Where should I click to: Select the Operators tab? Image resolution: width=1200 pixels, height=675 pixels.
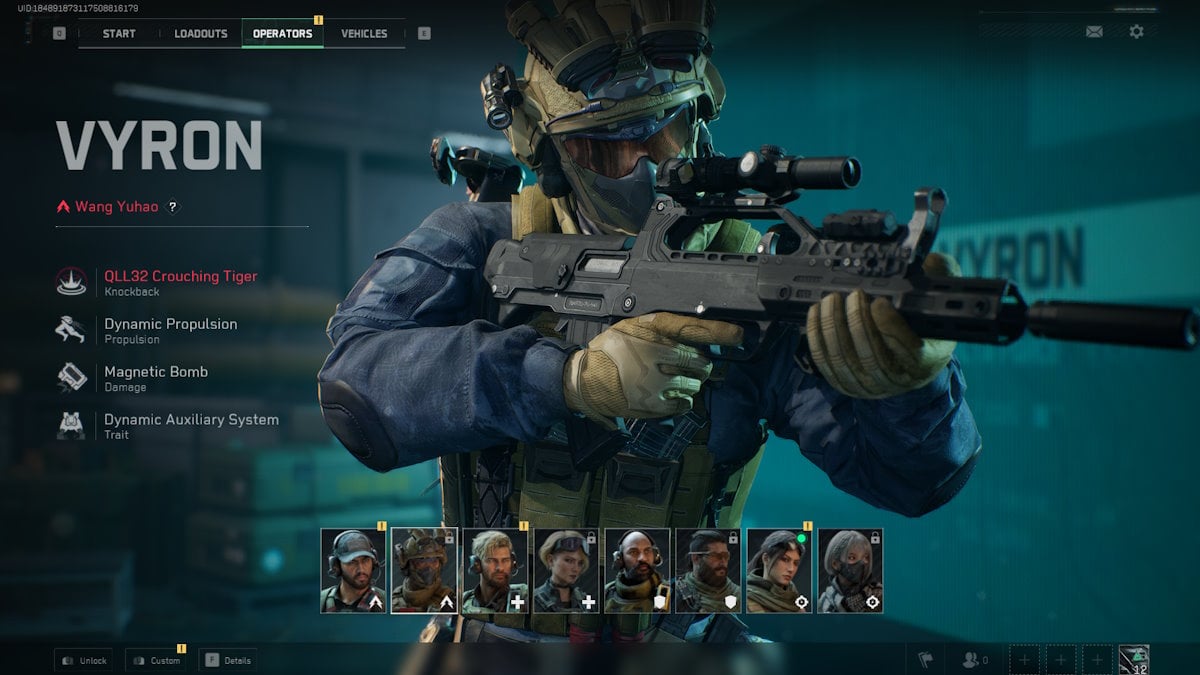tap(282, 33)
